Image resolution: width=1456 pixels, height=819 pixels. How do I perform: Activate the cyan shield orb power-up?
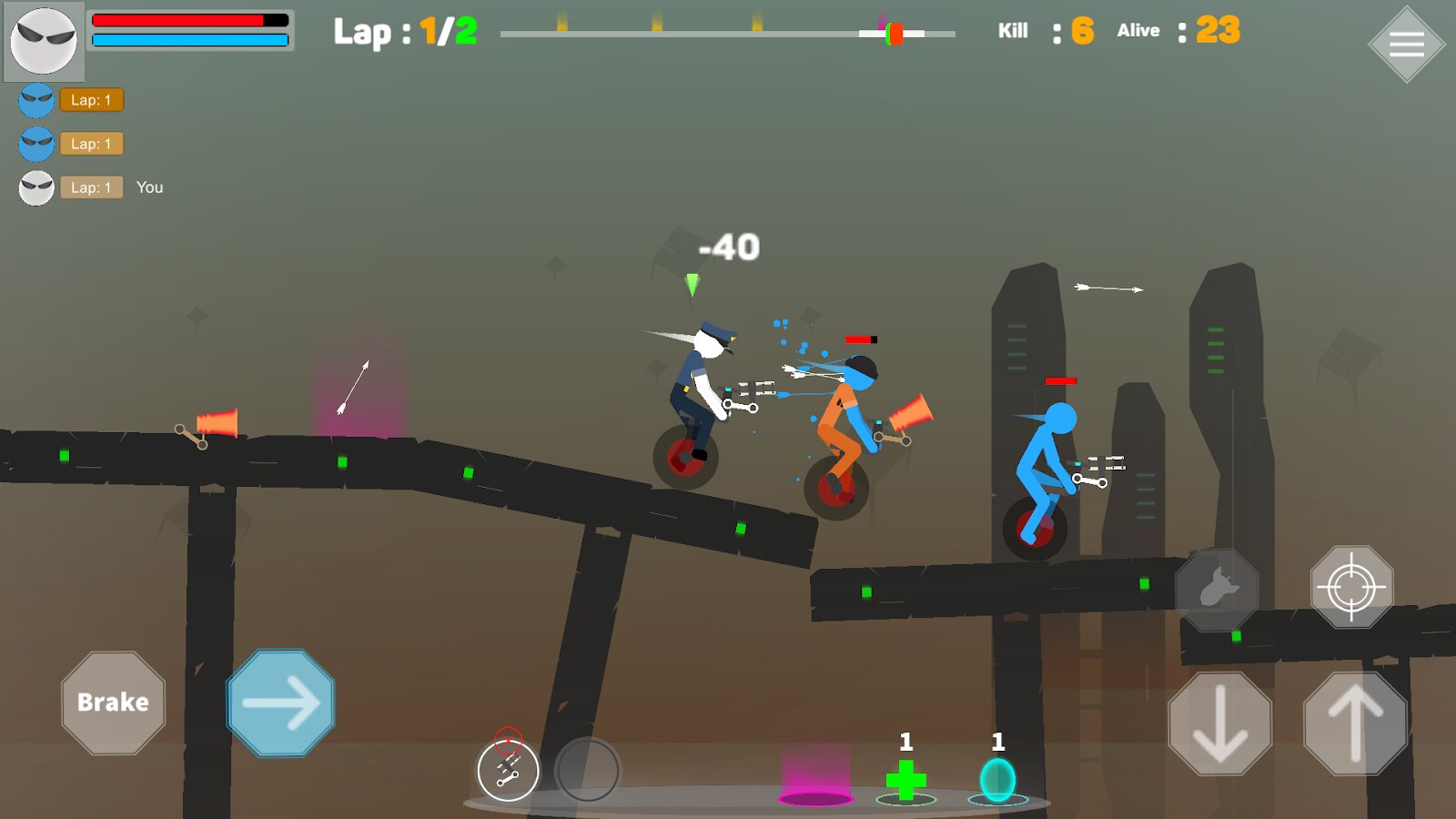[998, 780]
